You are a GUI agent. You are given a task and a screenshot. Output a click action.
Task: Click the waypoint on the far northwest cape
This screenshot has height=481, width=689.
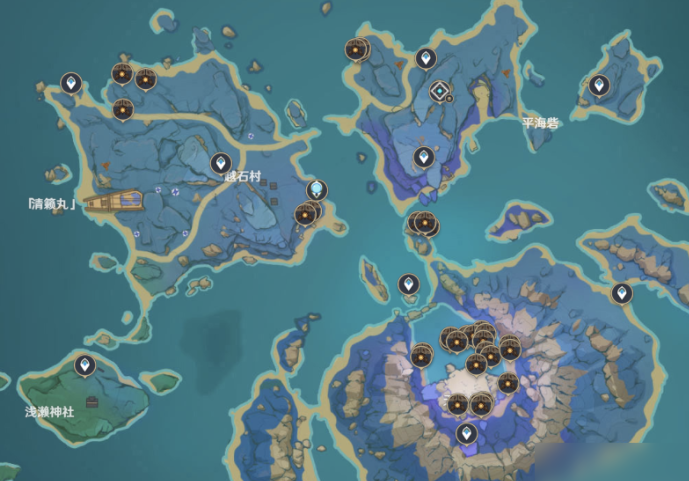pyautogui.click(x=70, y=82)
